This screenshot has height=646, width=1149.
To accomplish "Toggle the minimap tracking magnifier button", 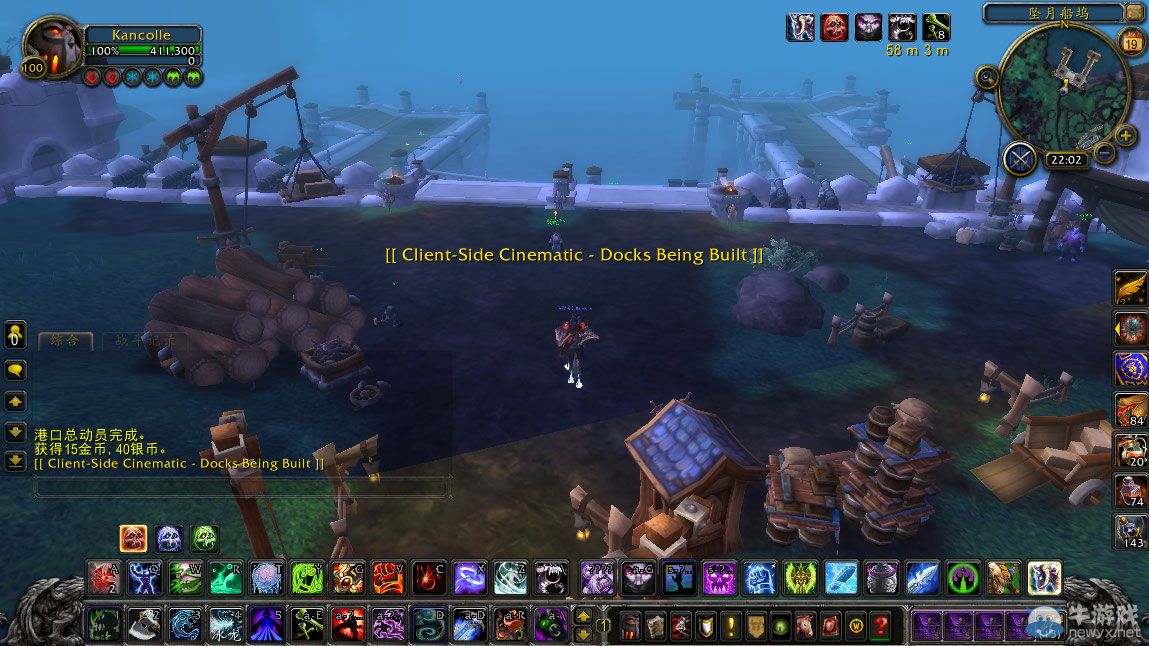I will pyautogui.click(x=986, y=77).
